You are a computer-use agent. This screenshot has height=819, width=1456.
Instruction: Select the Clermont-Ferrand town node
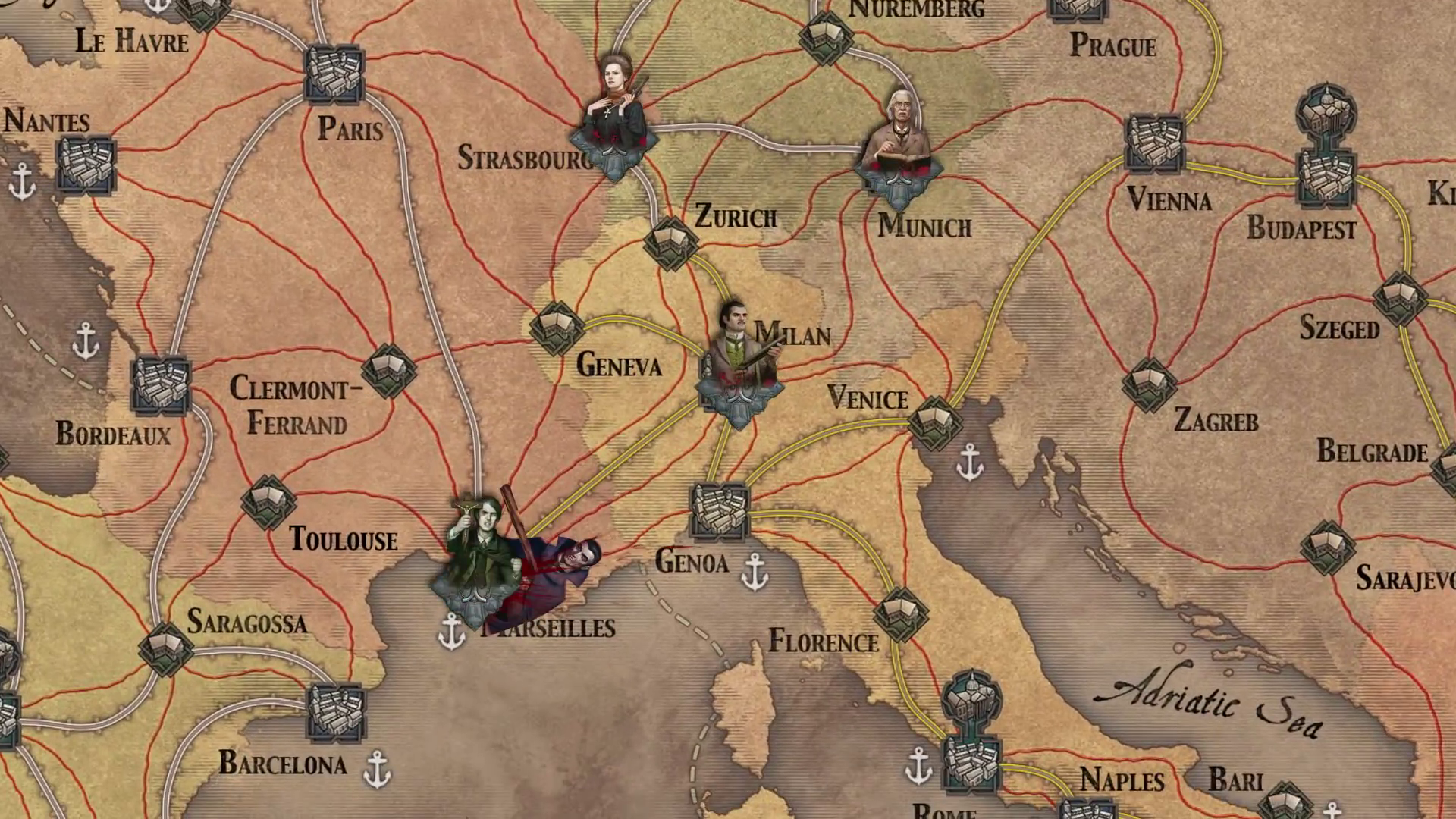(389, 371)
